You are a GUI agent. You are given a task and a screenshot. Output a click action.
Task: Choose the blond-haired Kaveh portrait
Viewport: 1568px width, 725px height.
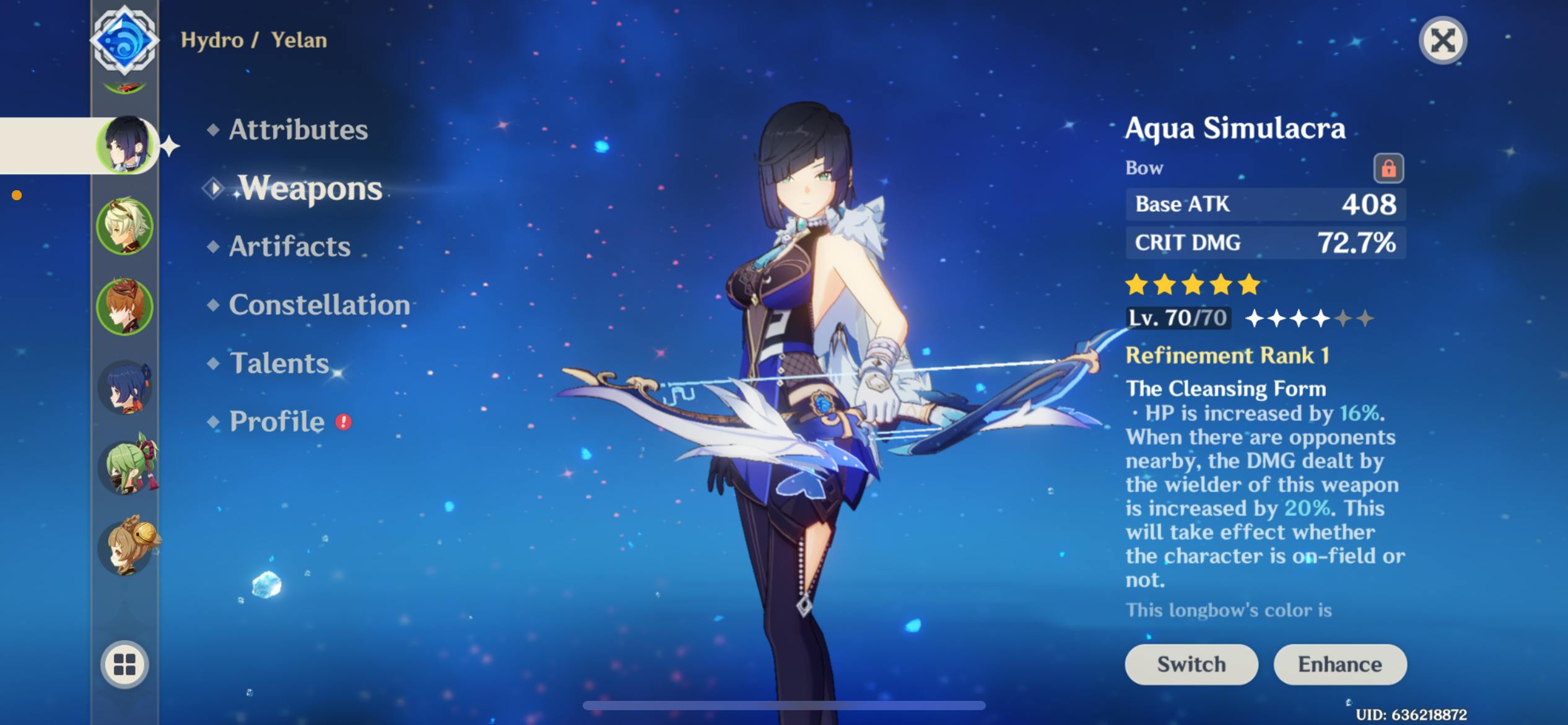(125, 226)
